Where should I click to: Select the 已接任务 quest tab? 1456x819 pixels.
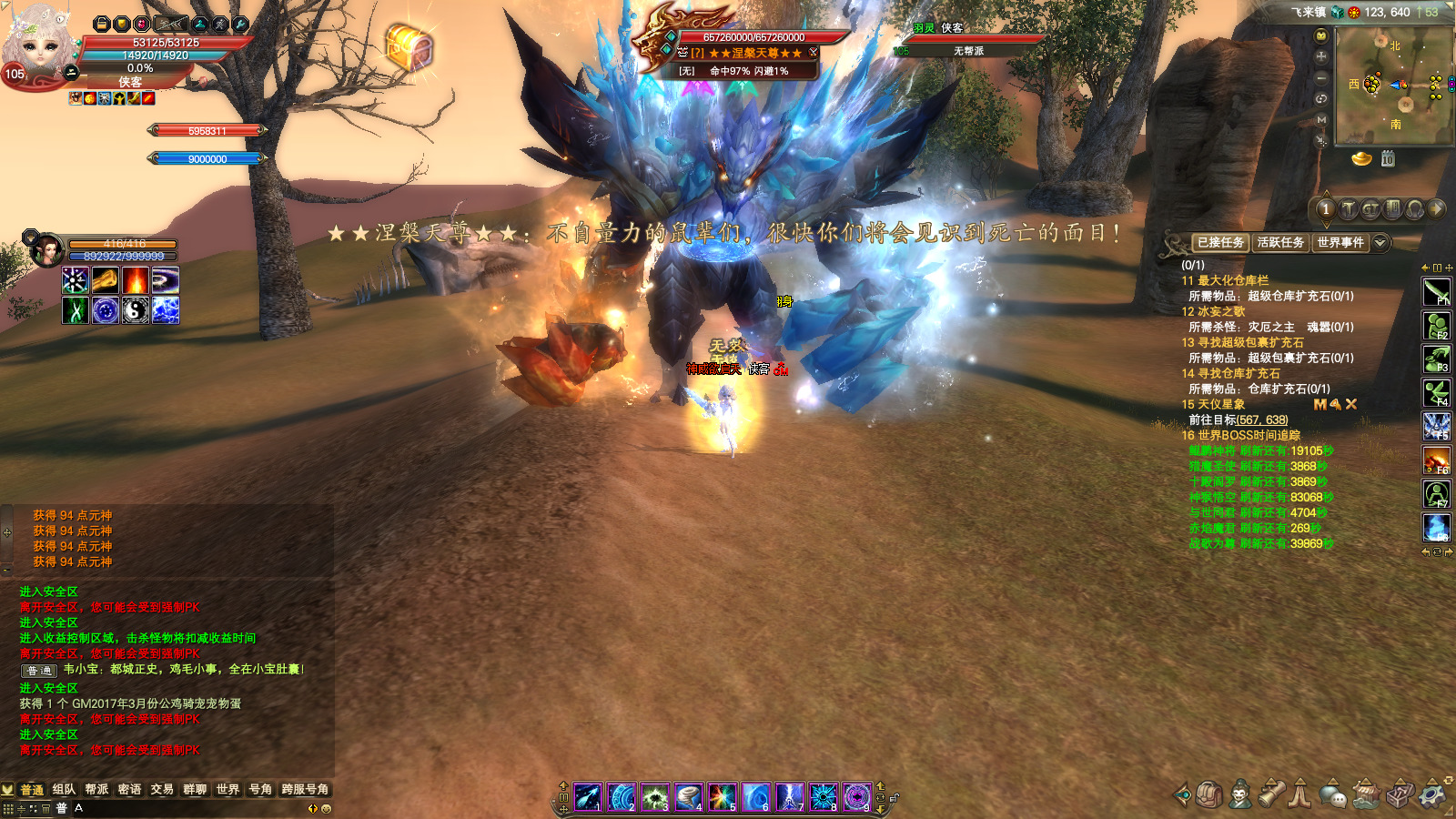[1220, 243]
